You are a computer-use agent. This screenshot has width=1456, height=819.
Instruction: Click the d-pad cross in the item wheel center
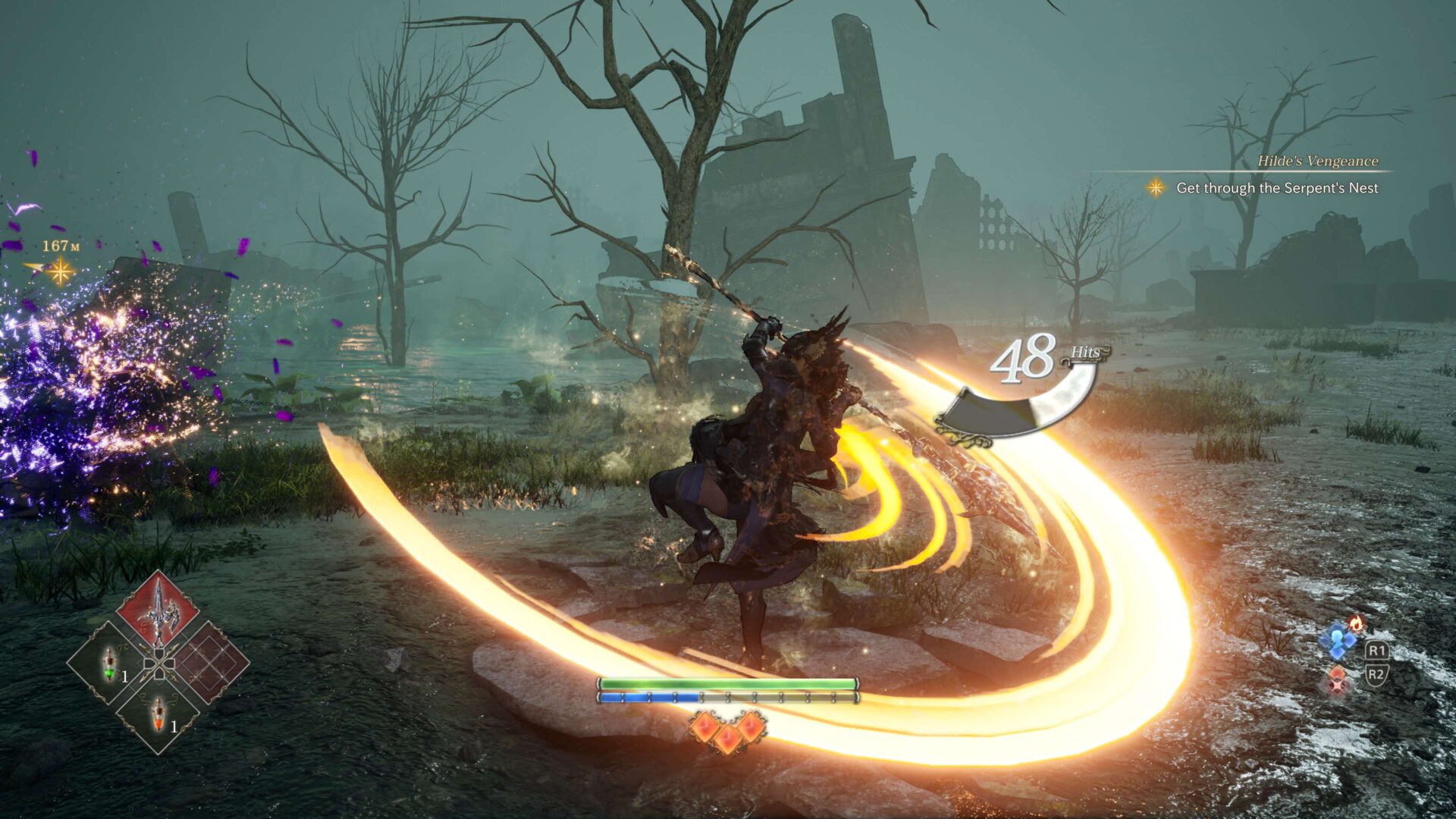point(159,664)
